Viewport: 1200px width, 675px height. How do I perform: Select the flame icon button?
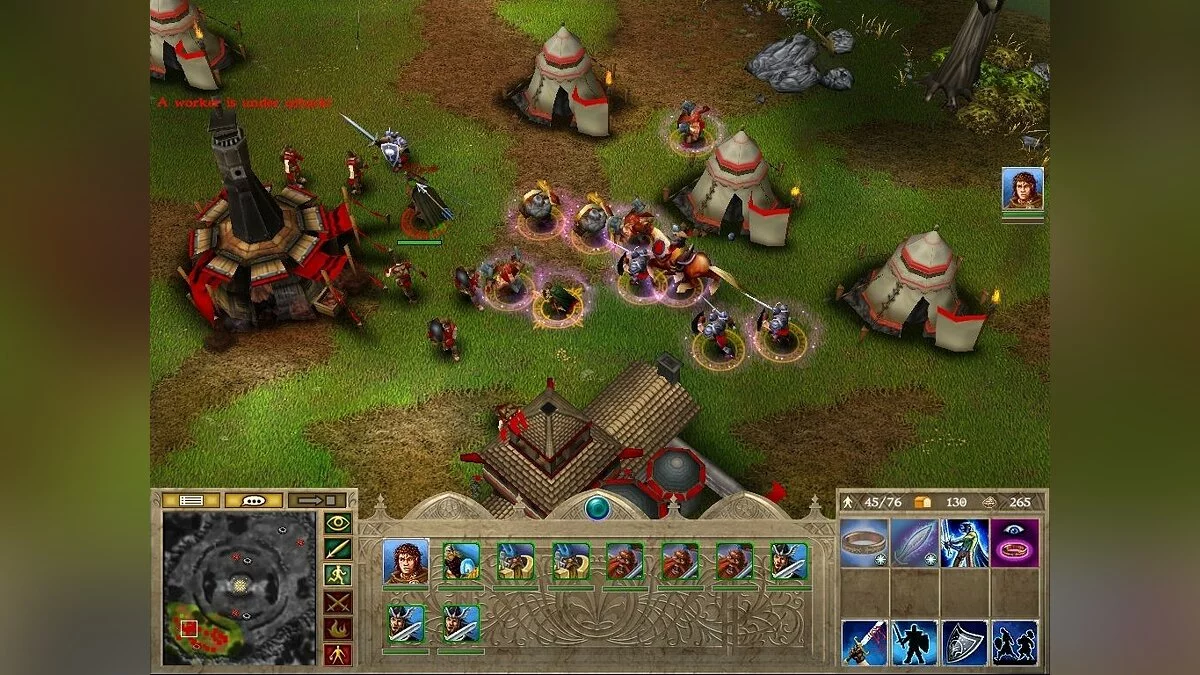[337, 629]
